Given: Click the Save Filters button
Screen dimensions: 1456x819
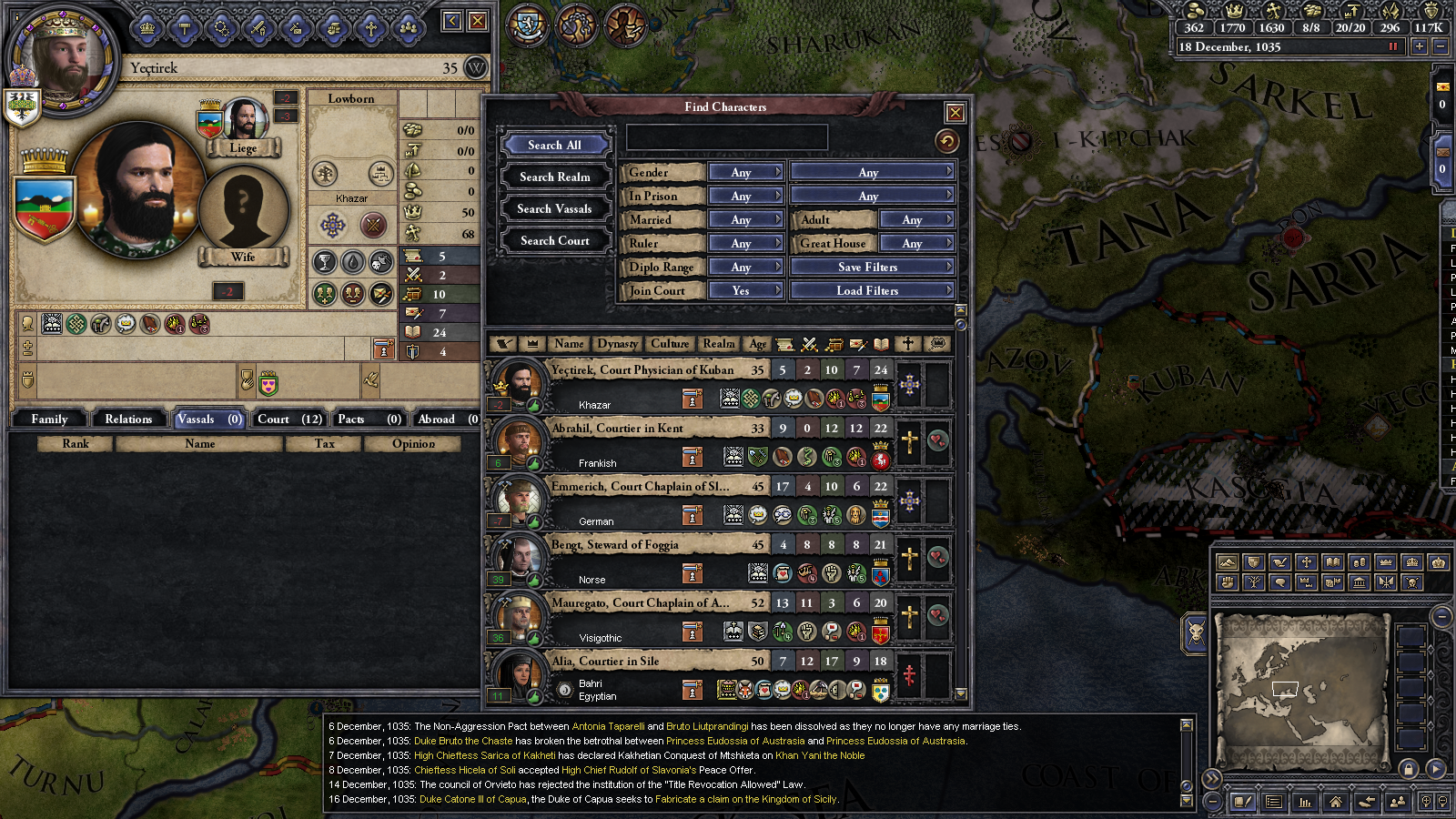Looking at the screenshot, I should coord(872,267).
